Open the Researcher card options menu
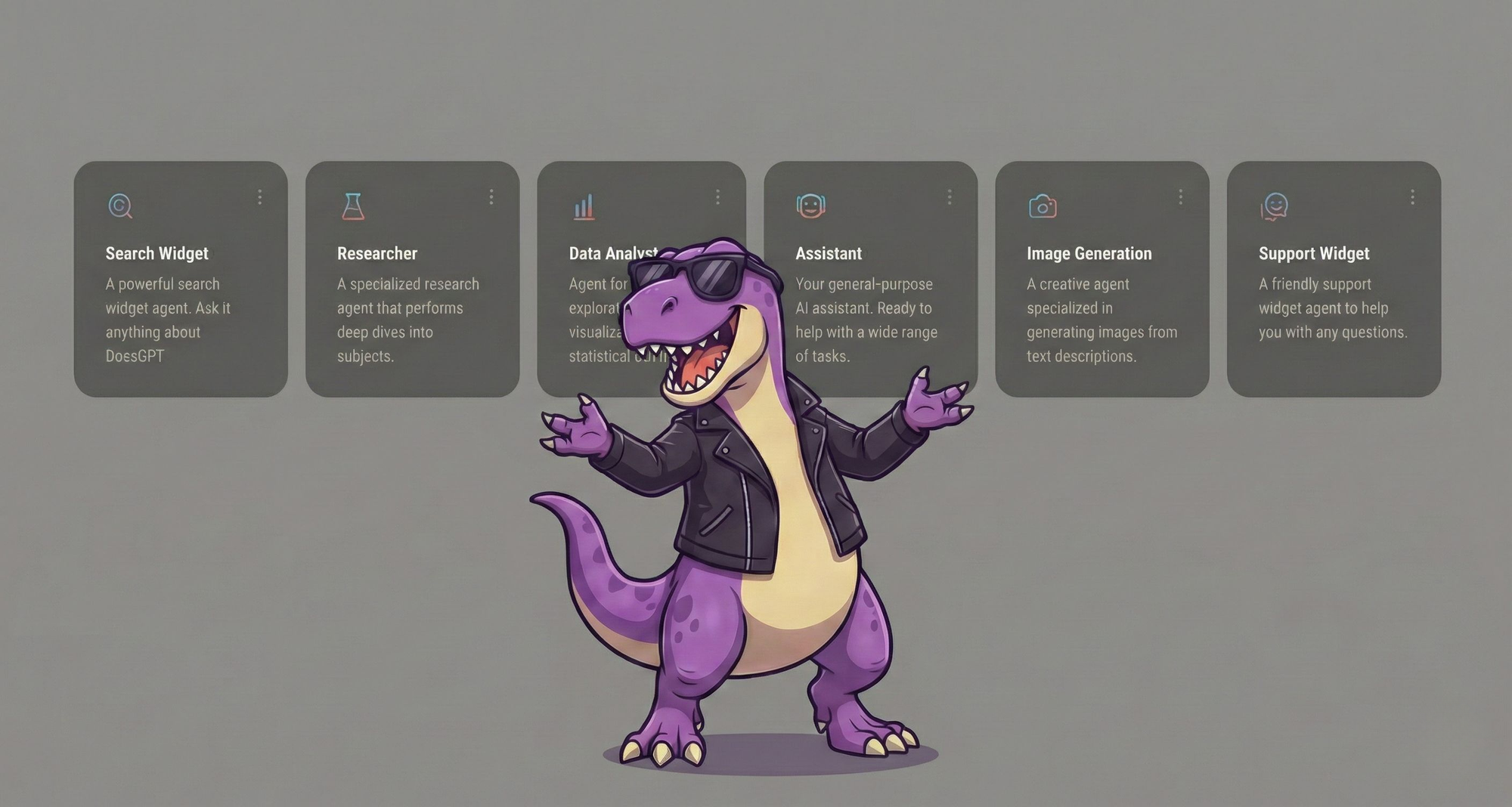This screenshot has height=807, width=1512. tap(491, 197)
